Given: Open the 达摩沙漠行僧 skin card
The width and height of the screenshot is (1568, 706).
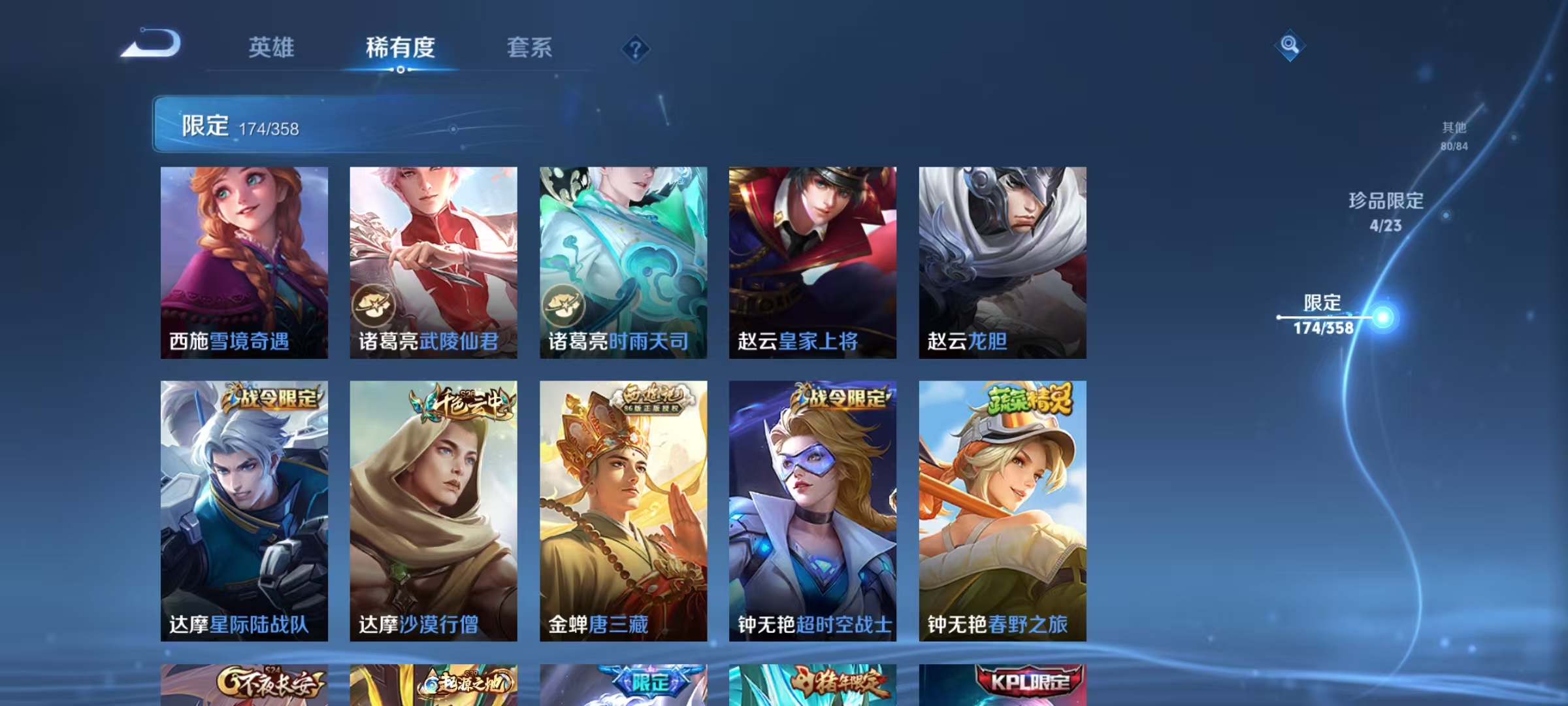Looking at the screenshot, I should click(433, 510).
